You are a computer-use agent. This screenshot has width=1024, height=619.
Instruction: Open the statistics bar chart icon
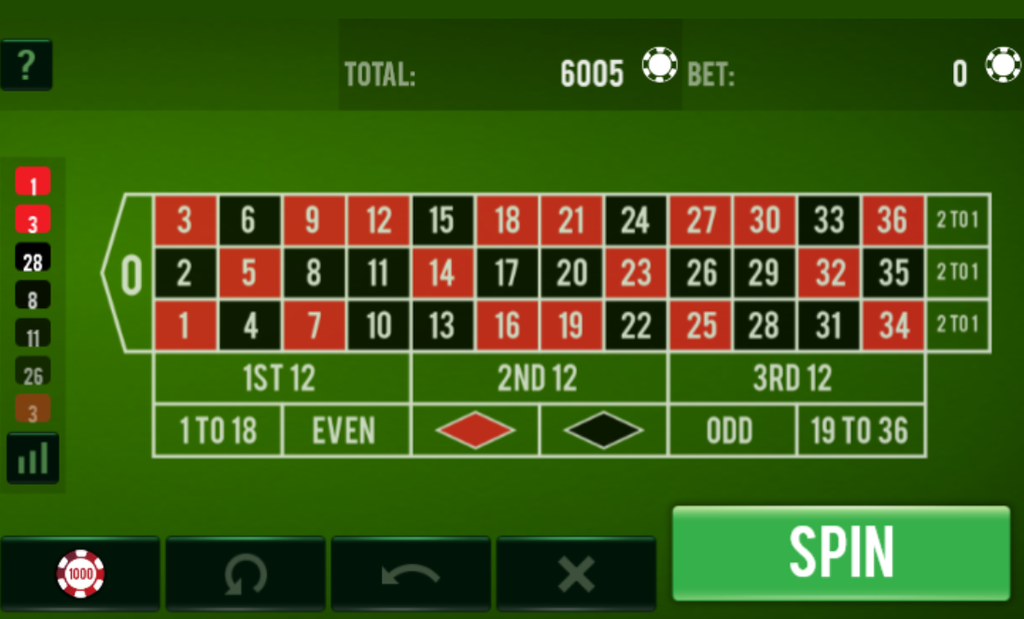pos(33,459)
